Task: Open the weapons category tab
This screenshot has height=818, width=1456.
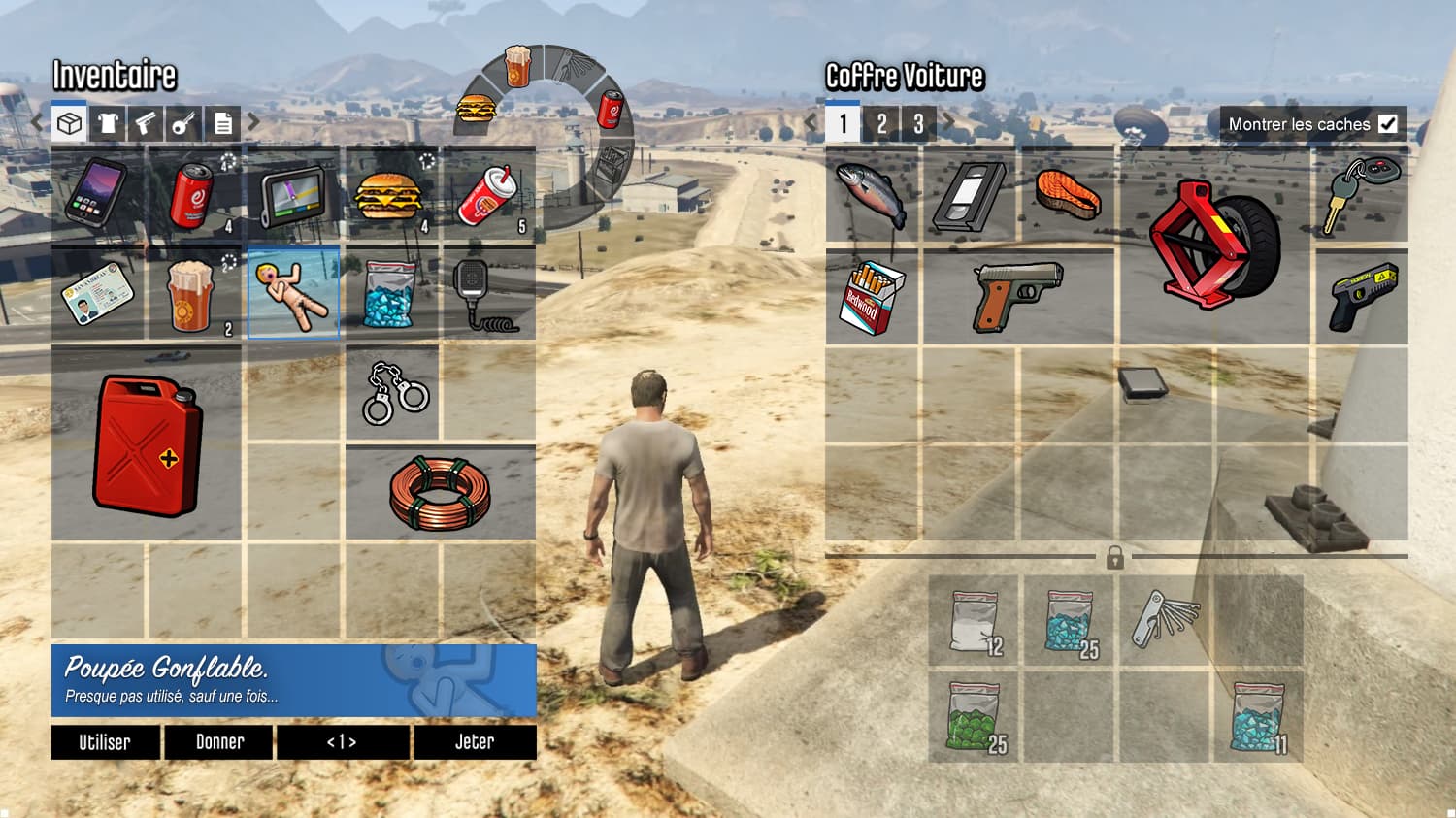Action: pos(147,123)
